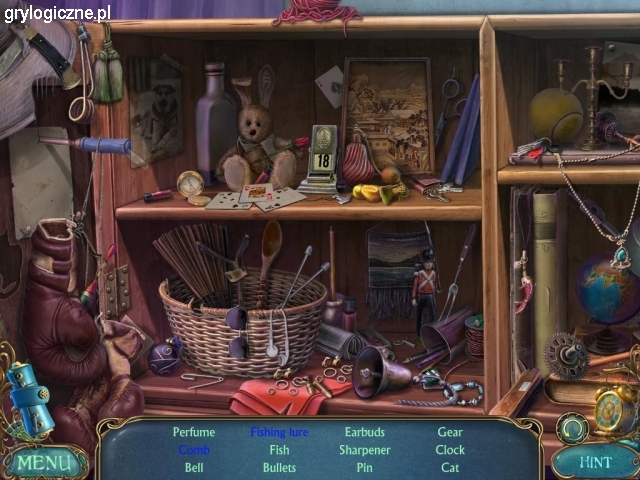Screen dimensions: 640x480
Task: Select the Gear list entry
Action: 450,433
